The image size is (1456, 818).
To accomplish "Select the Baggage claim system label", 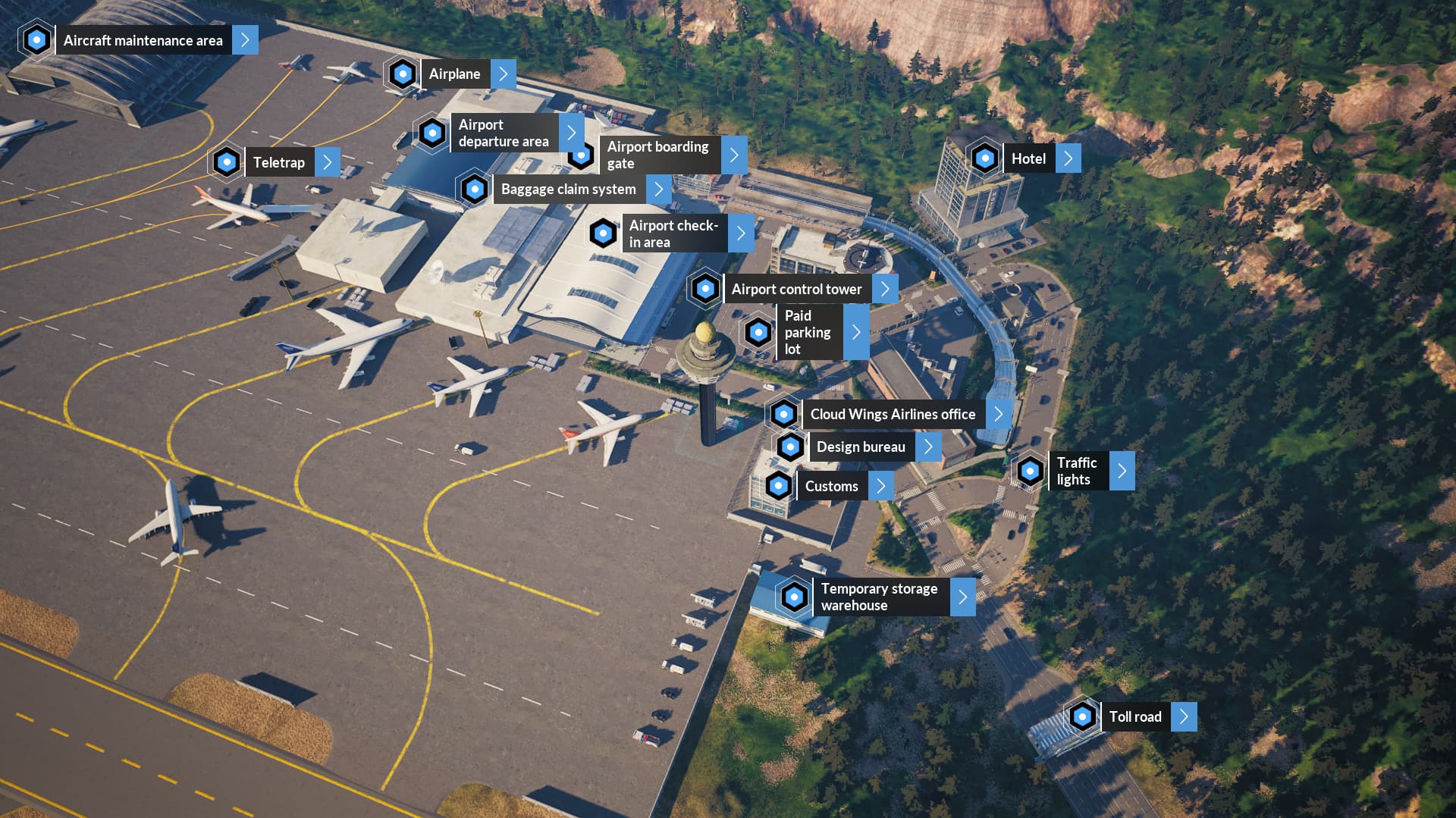I will (x=568, y=190).
